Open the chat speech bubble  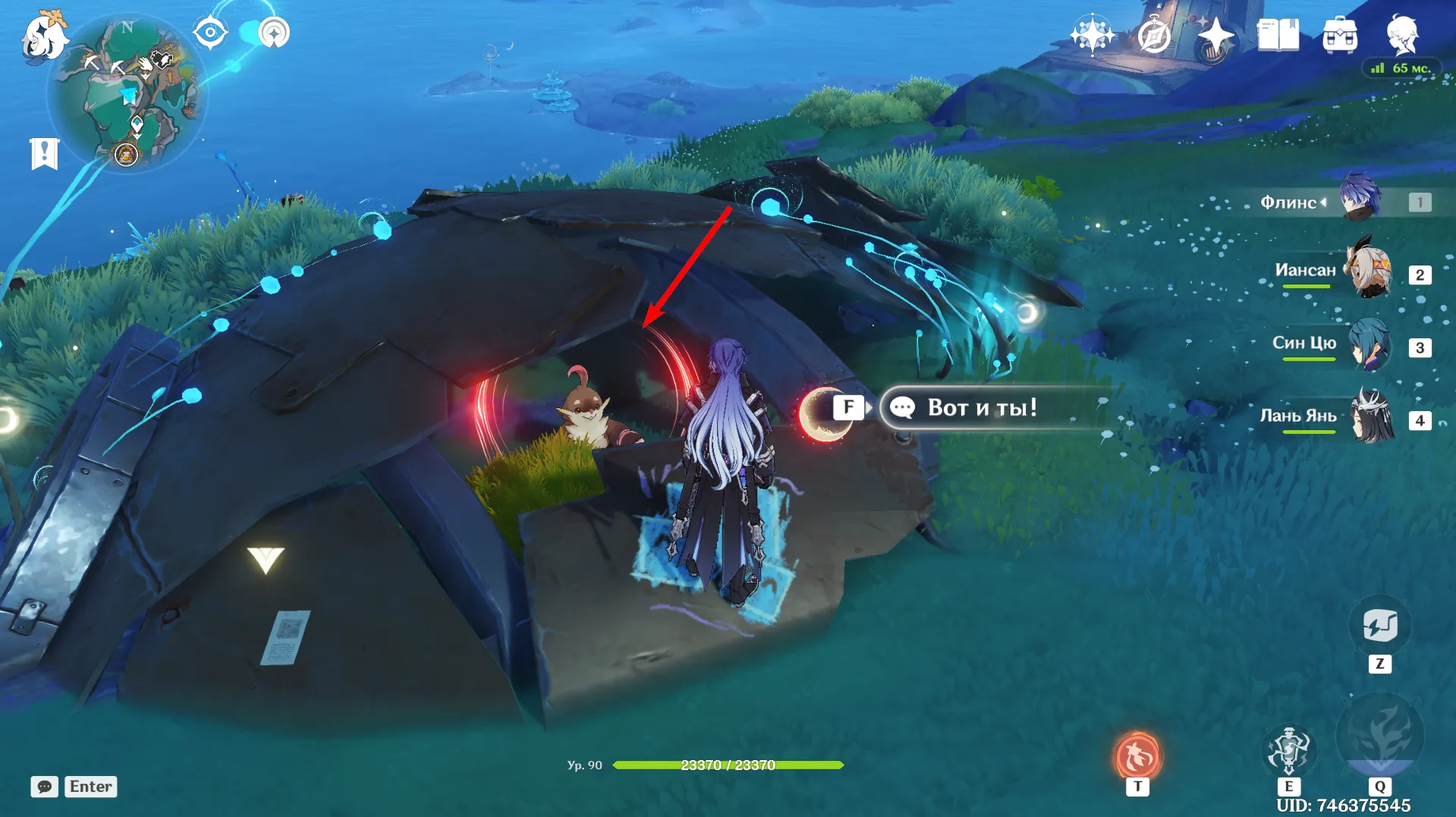(x=45, y=787)
